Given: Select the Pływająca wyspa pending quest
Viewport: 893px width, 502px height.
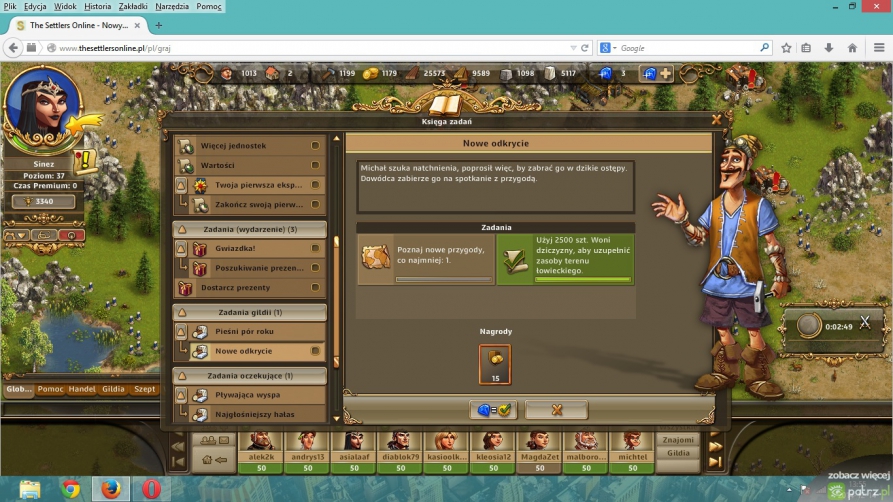Looking at the screenshot, I should (x=250, y=395).
